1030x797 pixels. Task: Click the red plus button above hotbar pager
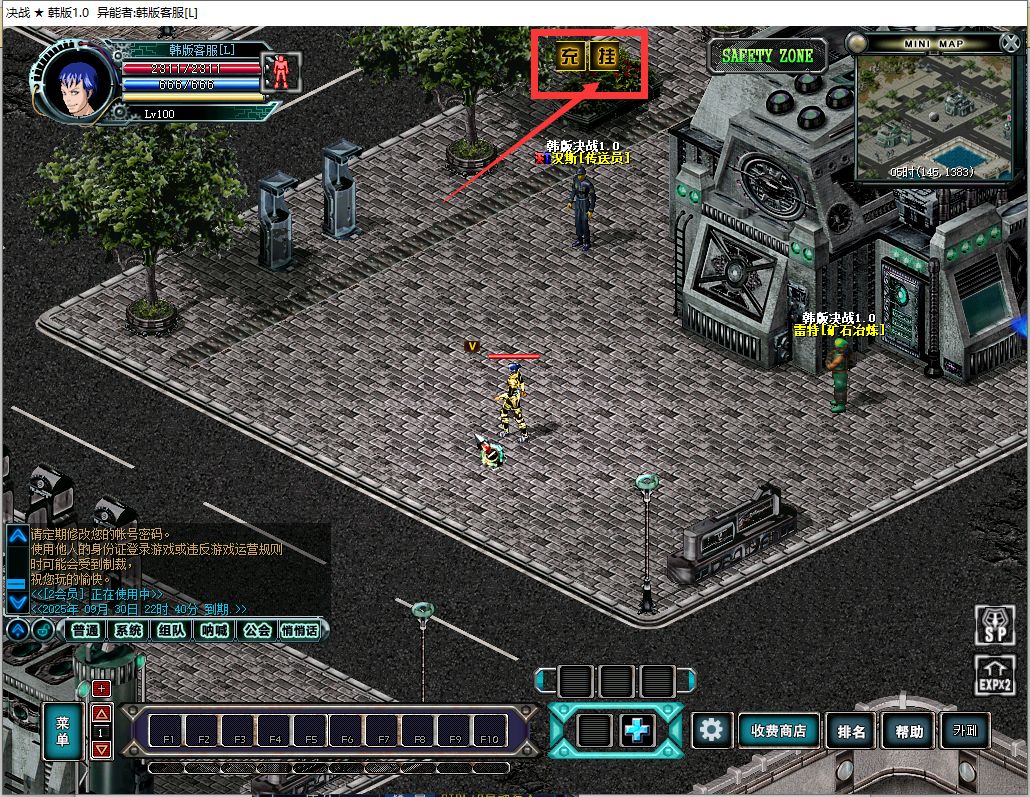[101, 688]
